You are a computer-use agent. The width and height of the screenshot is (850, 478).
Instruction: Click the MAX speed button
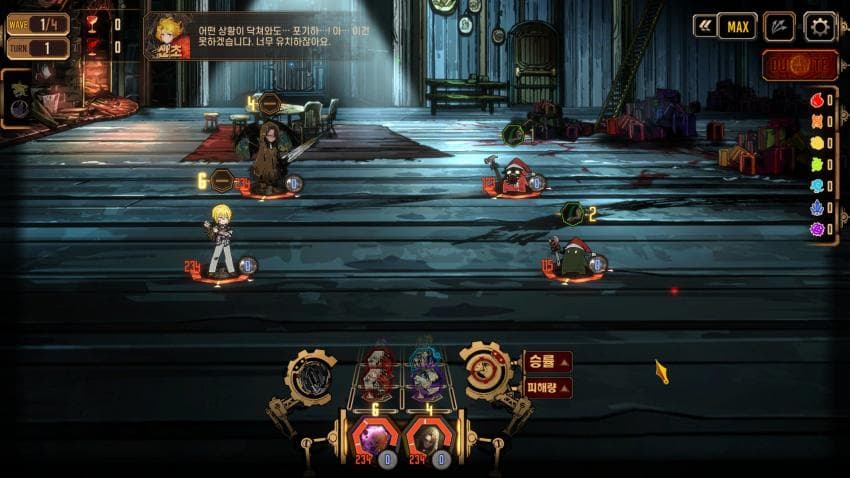pyautogui.click(x=737, y=26)
